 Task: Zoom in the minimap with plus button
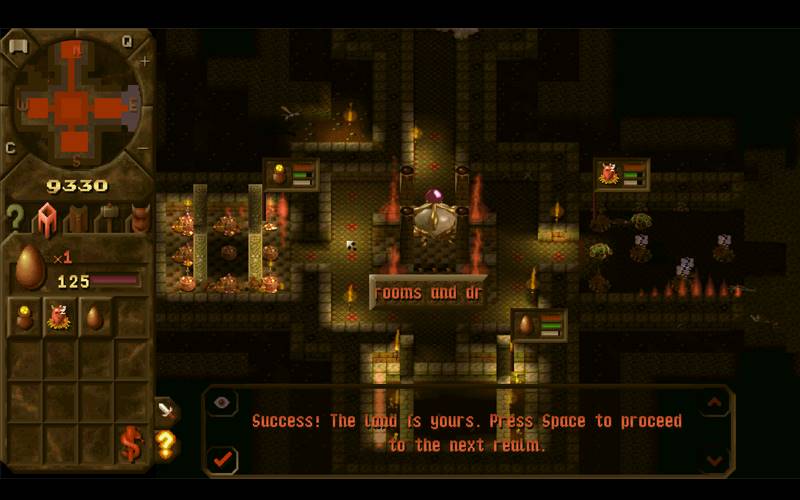point(144,61)
